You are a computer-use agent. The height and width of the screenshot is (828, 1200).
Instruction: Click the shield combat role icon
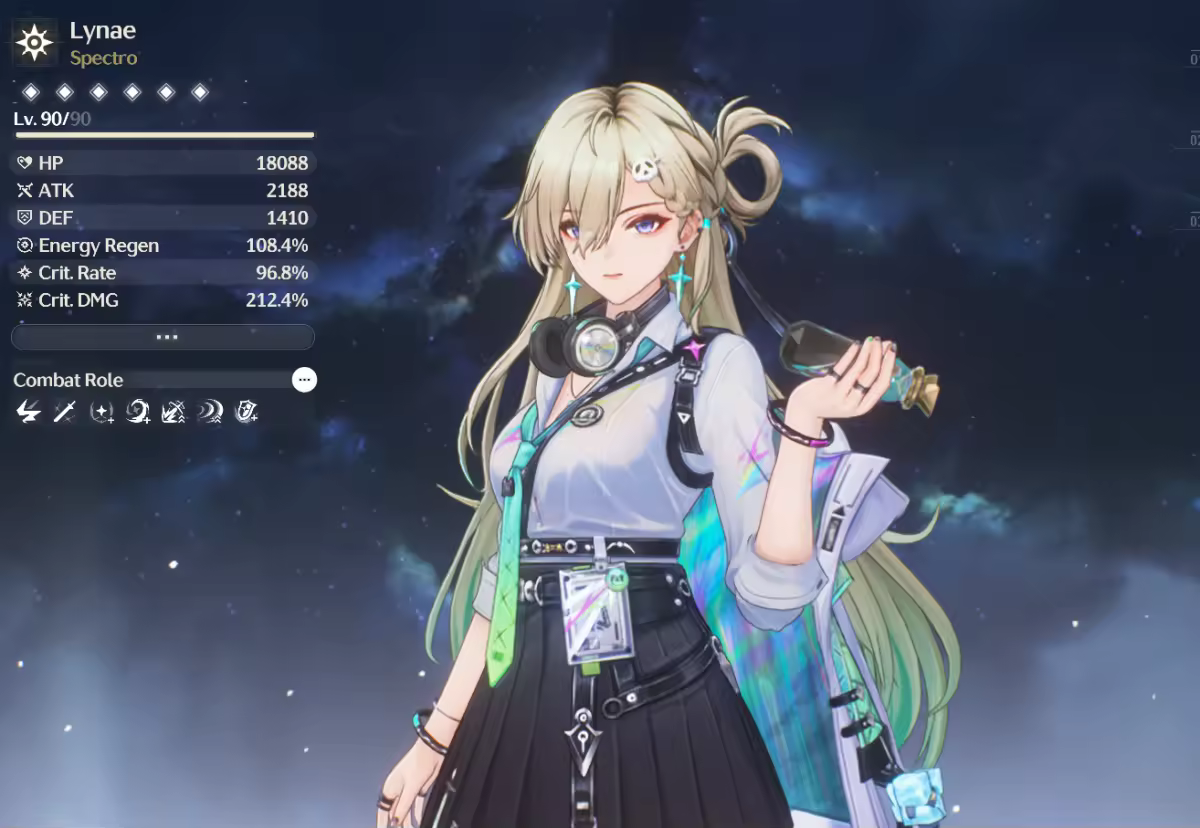click(246, 410)
